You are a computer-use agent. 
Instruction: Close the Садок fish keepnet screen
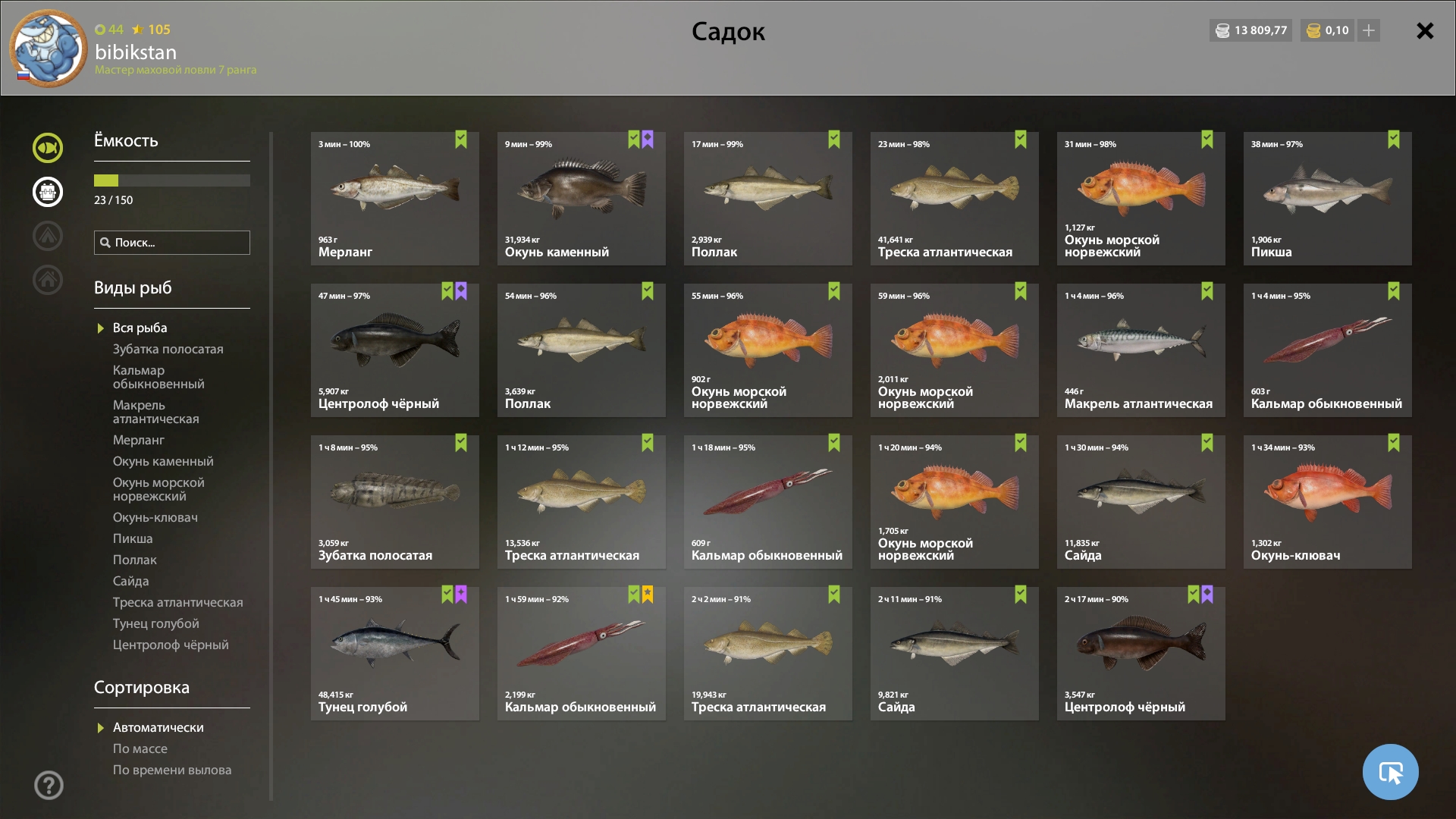(x=1425, y=30)
